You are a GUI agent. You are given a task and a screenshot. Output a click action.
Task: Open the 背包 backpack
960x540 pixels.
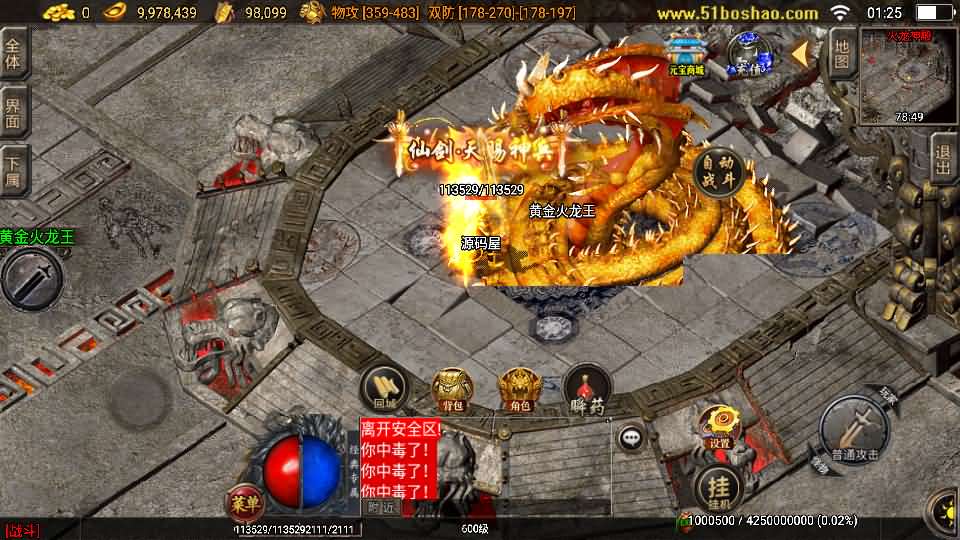click(452, 389)
